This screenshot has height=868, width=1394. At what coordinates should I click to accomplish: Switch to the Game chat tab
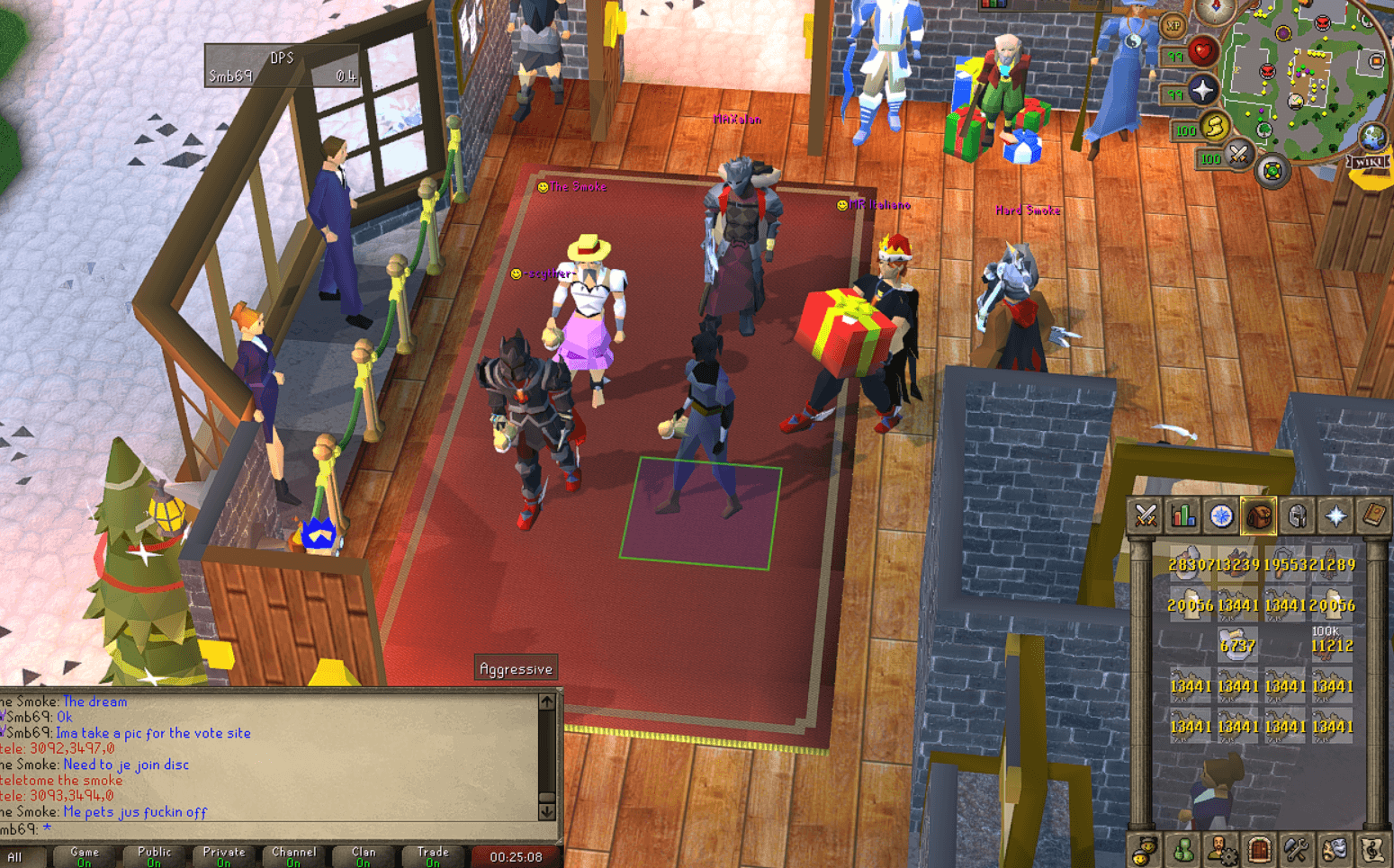coord(84,853)
